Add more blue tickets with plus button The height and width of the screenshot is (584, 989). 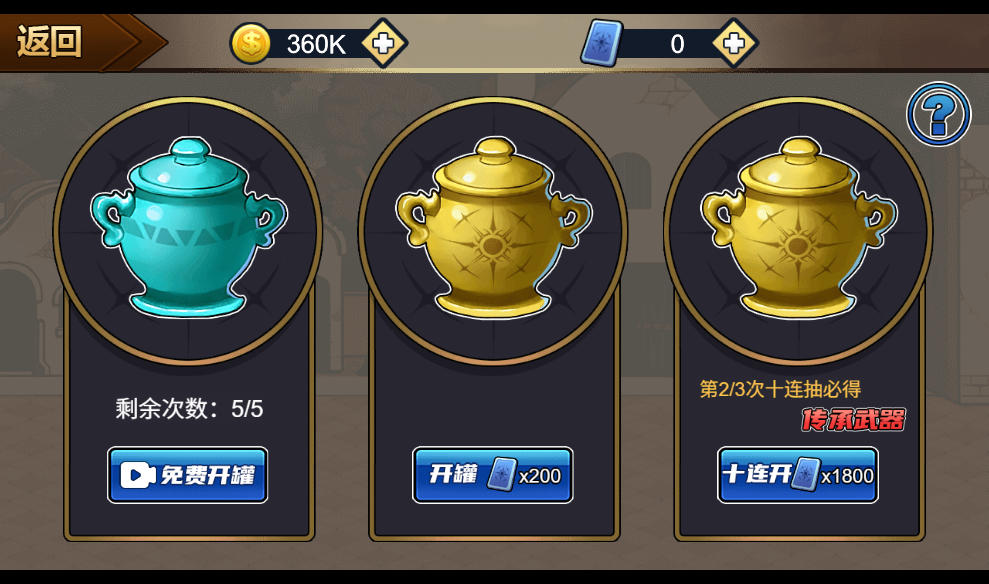point(734,43)
